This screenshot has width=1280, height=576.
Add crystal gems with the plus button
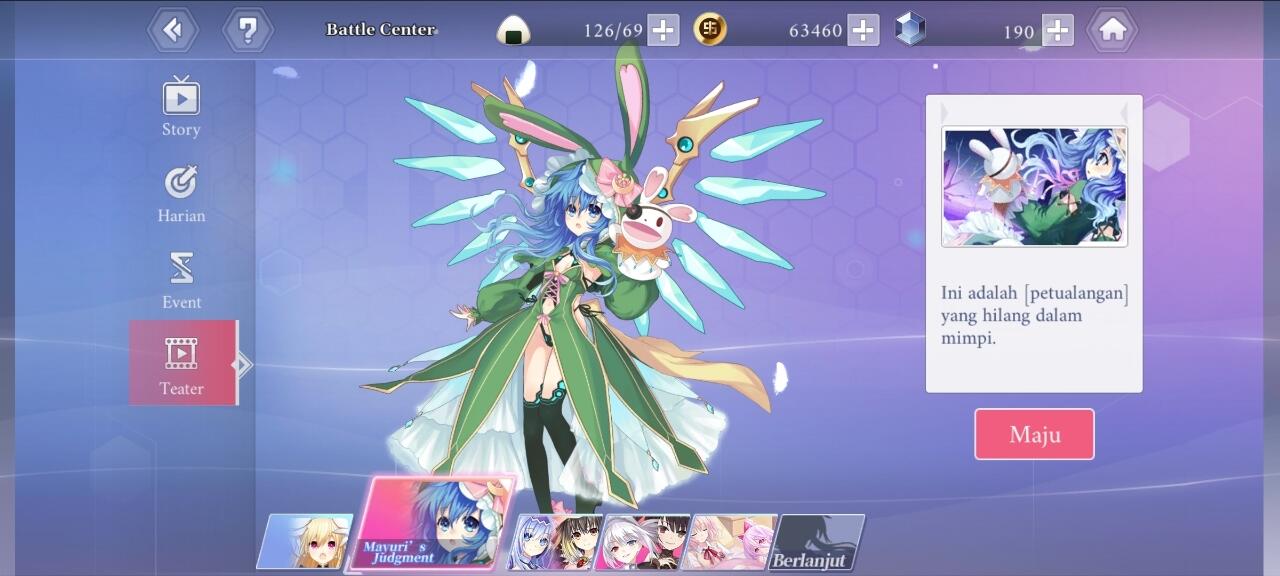(x=1057, y=30)
